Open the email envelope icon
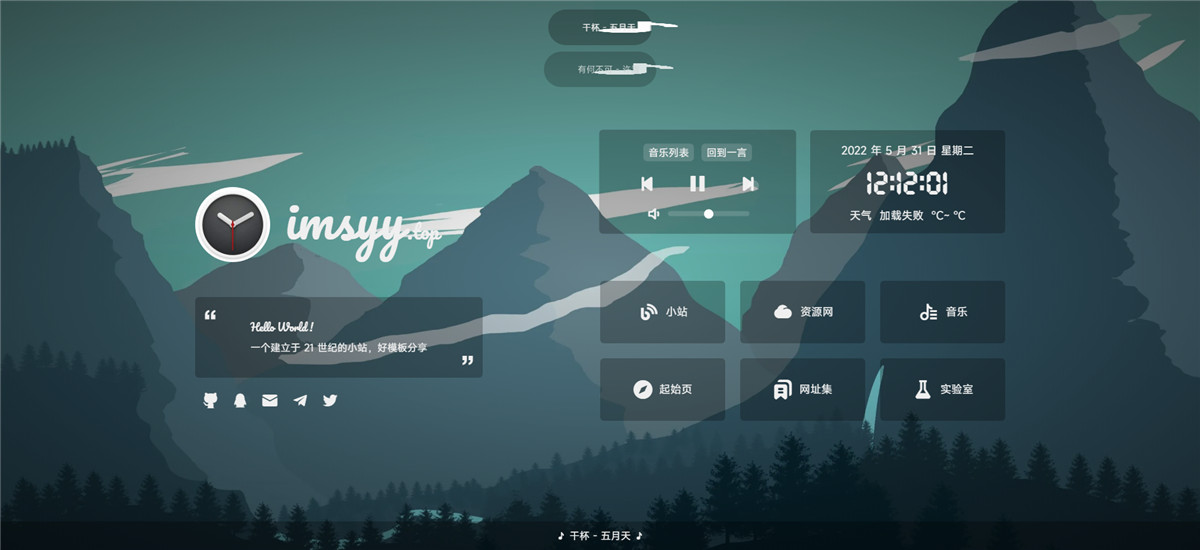This screenshot has width=1200, height=550. tap(270, 400)
